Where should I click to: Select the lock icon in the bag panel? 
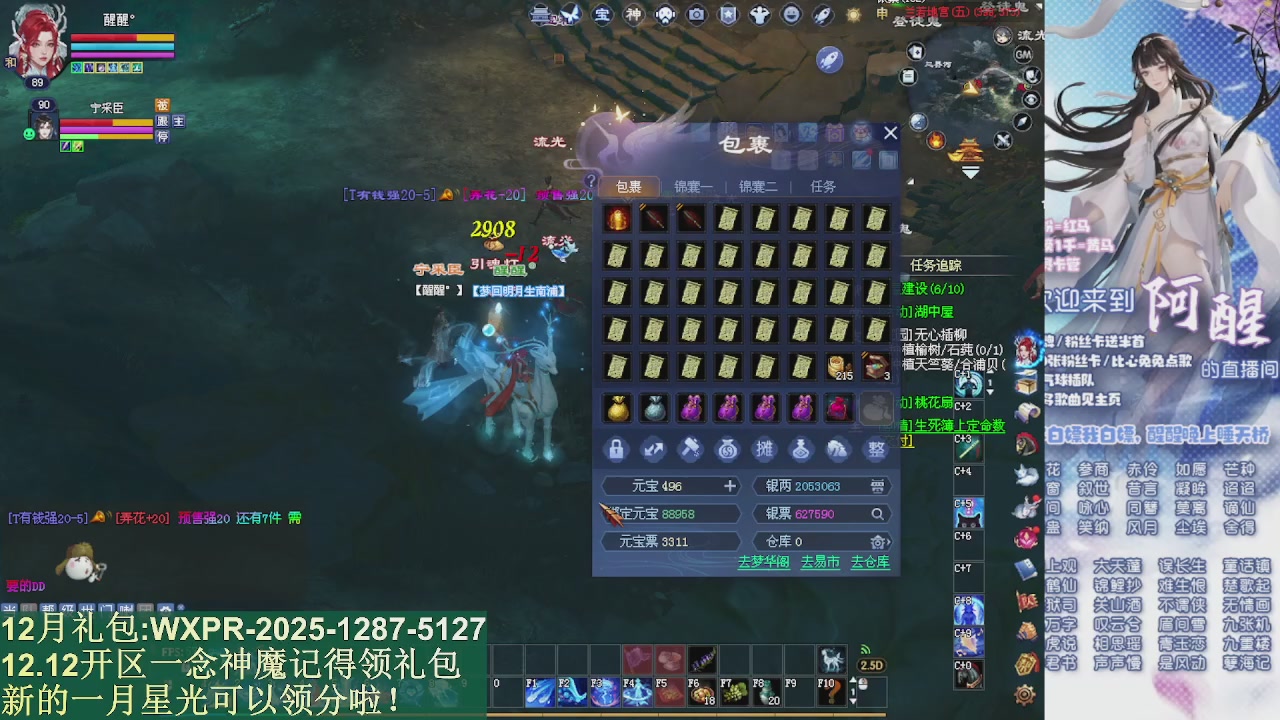coord(616,450)
